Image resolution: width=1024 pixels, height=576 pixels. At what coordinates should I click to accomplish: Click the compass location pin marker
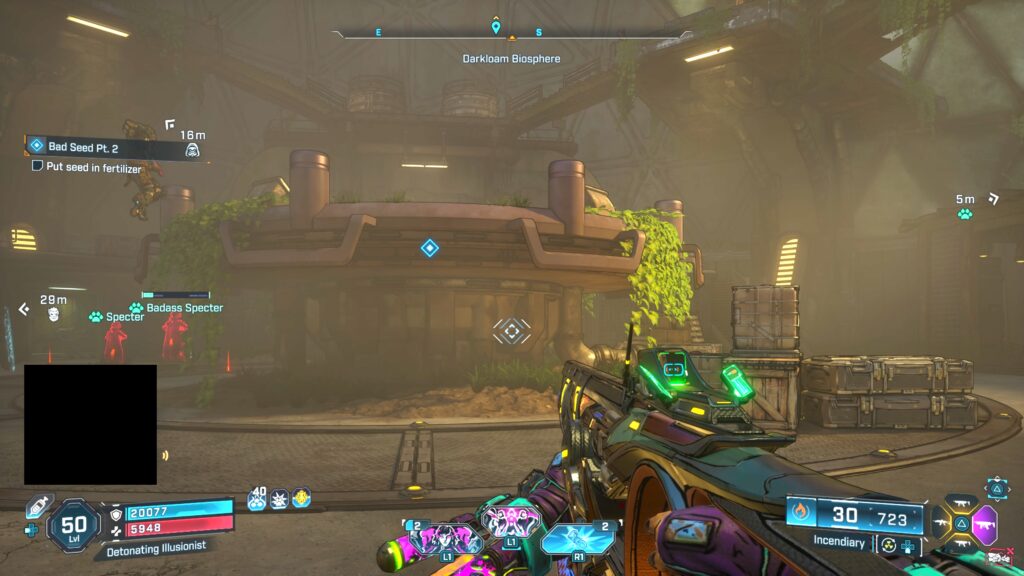[496, 25]
